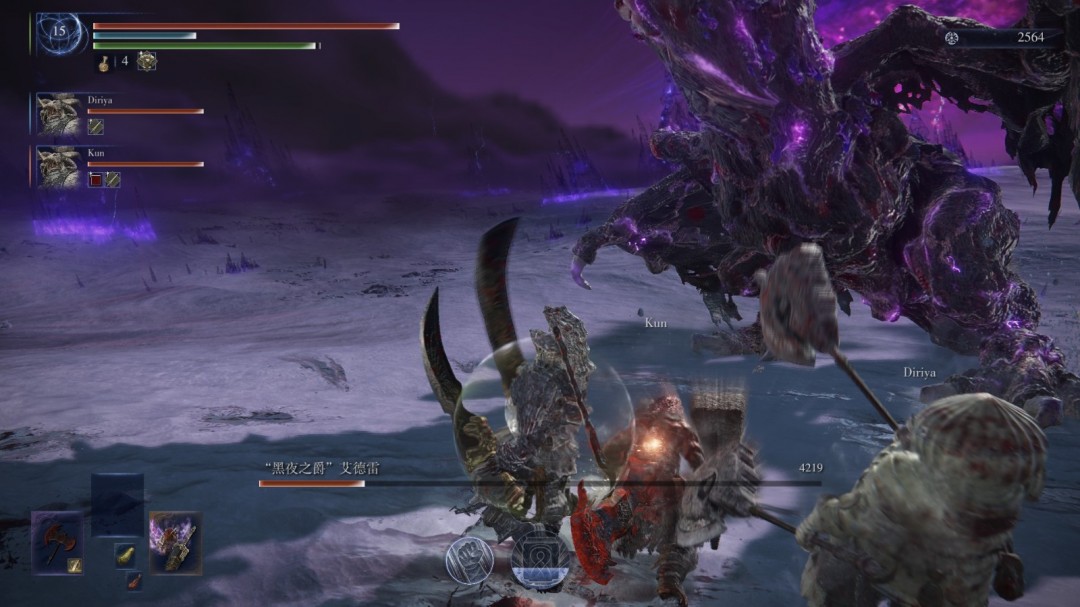Click the red square status icon under Kun
This screenshot has height=607, width=1080.
[x=96, y=180]
